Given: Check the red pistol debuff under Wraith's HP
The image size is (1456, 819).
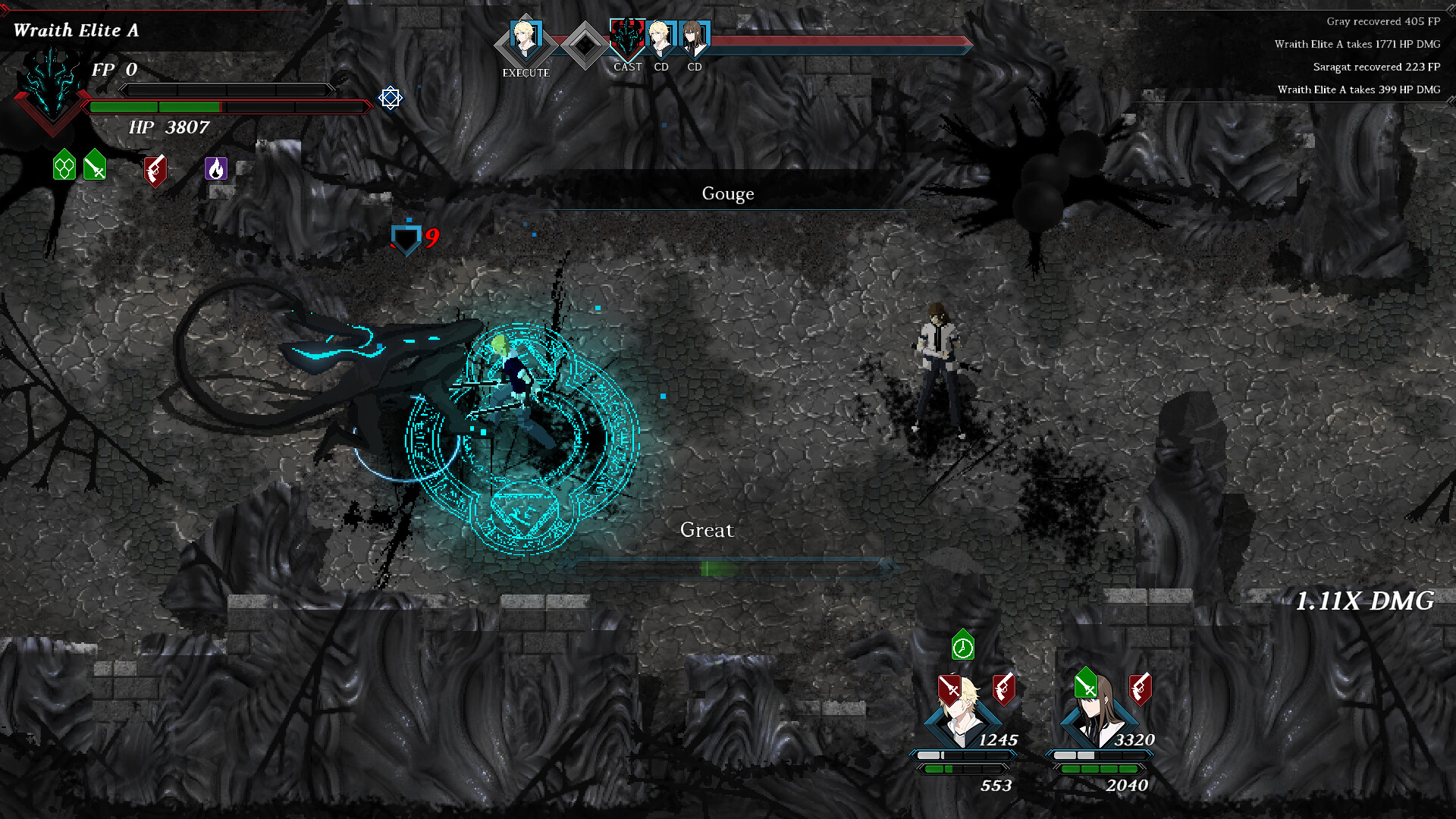Looking at the screenshot, I should click(155, 170).
